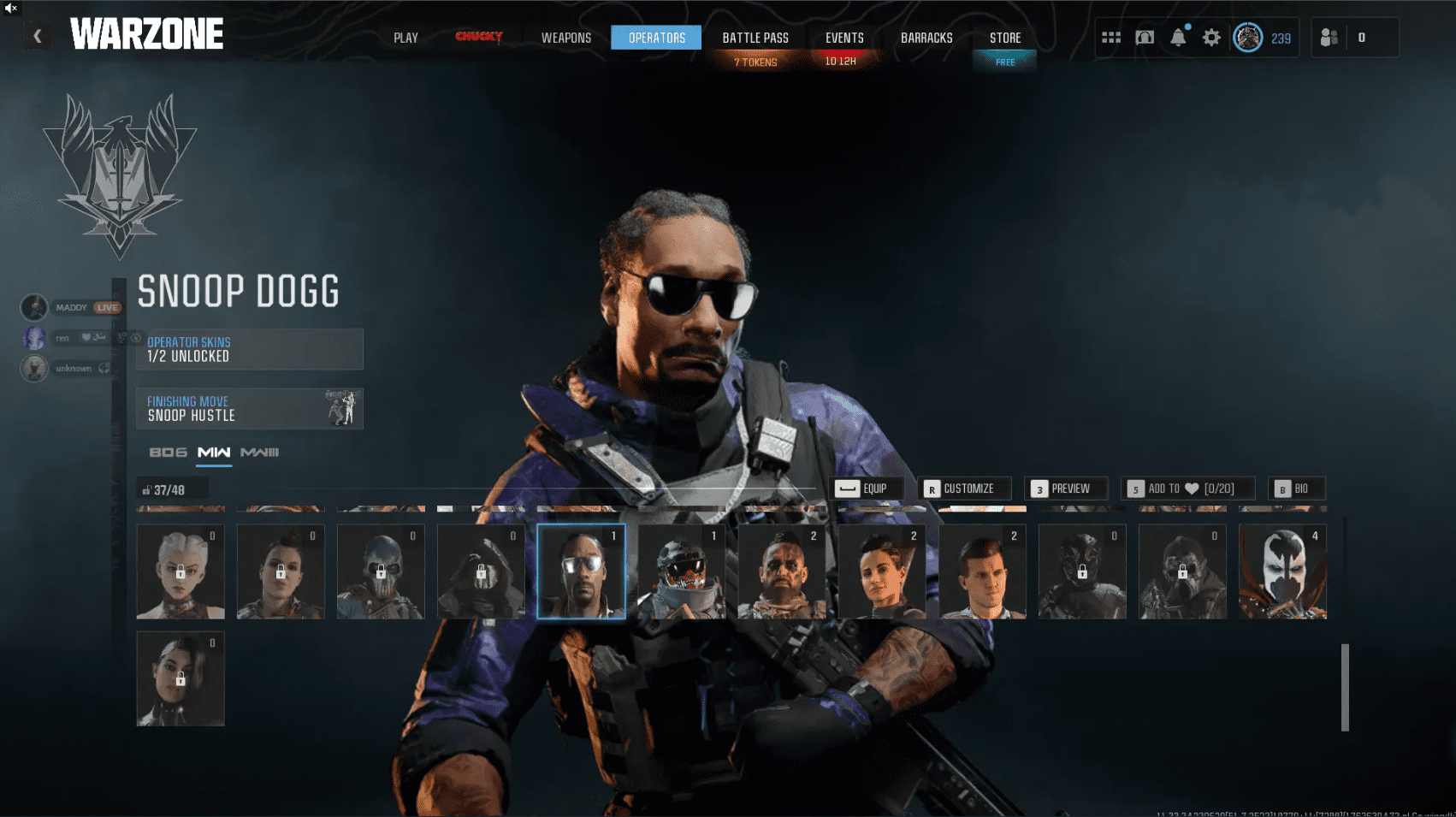Click your profile avatar showing 239 tokens
Viewport: 1456px width, 817px height.
[1249, 38]
